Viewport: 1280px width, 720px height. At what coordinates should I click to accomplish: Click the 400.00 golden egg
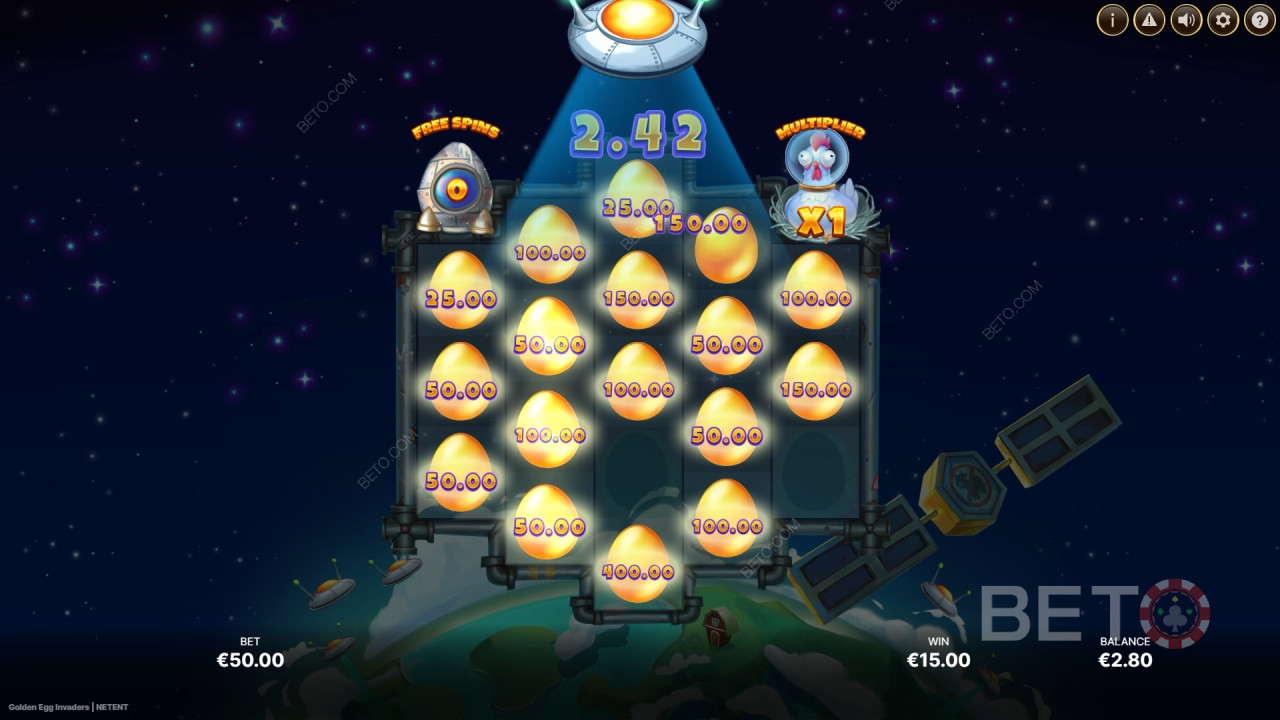(x=637, y=560)
